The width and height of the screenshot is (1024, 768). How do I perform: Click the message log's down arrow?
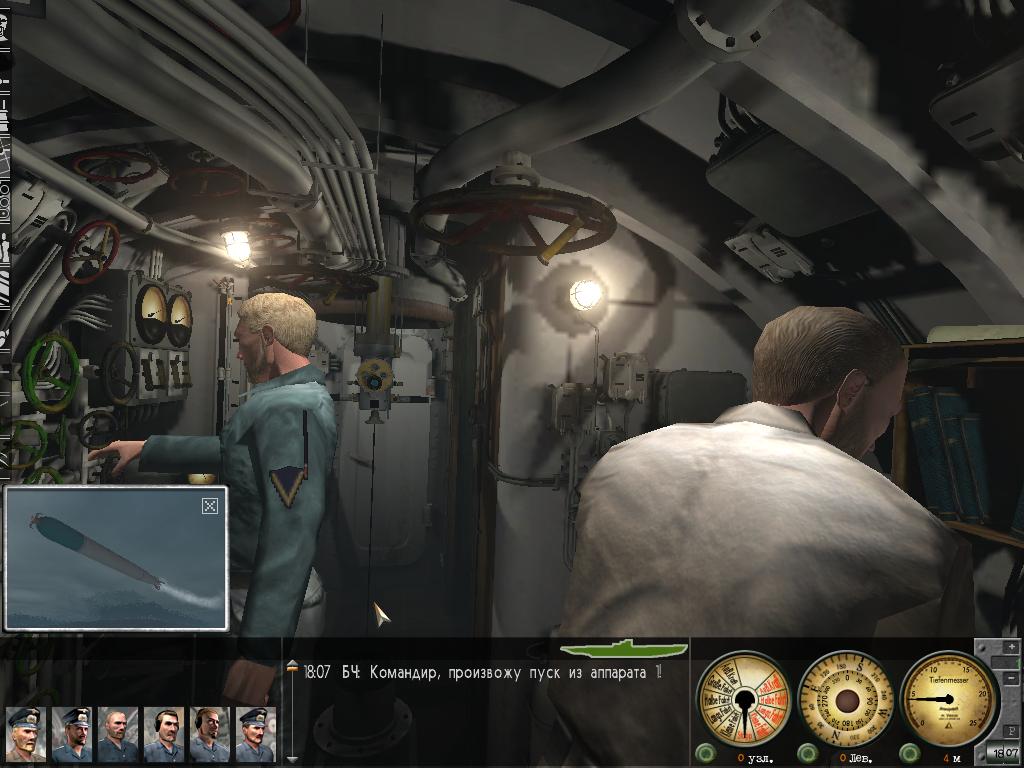(x=292, y=759)
